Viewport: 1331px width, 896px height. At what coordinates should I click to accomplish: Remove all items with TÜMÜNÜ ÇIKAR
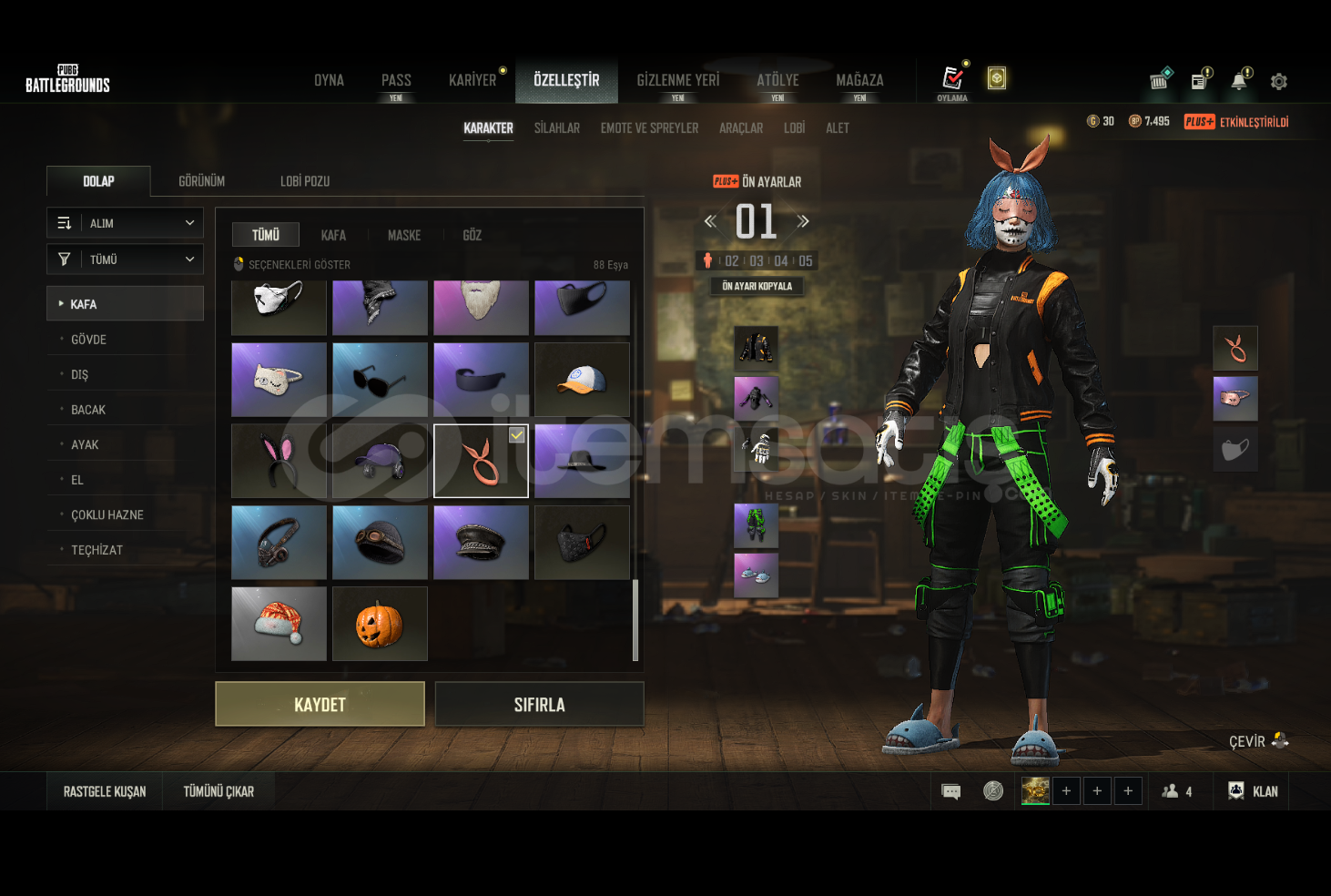click(x=218, y=791)
